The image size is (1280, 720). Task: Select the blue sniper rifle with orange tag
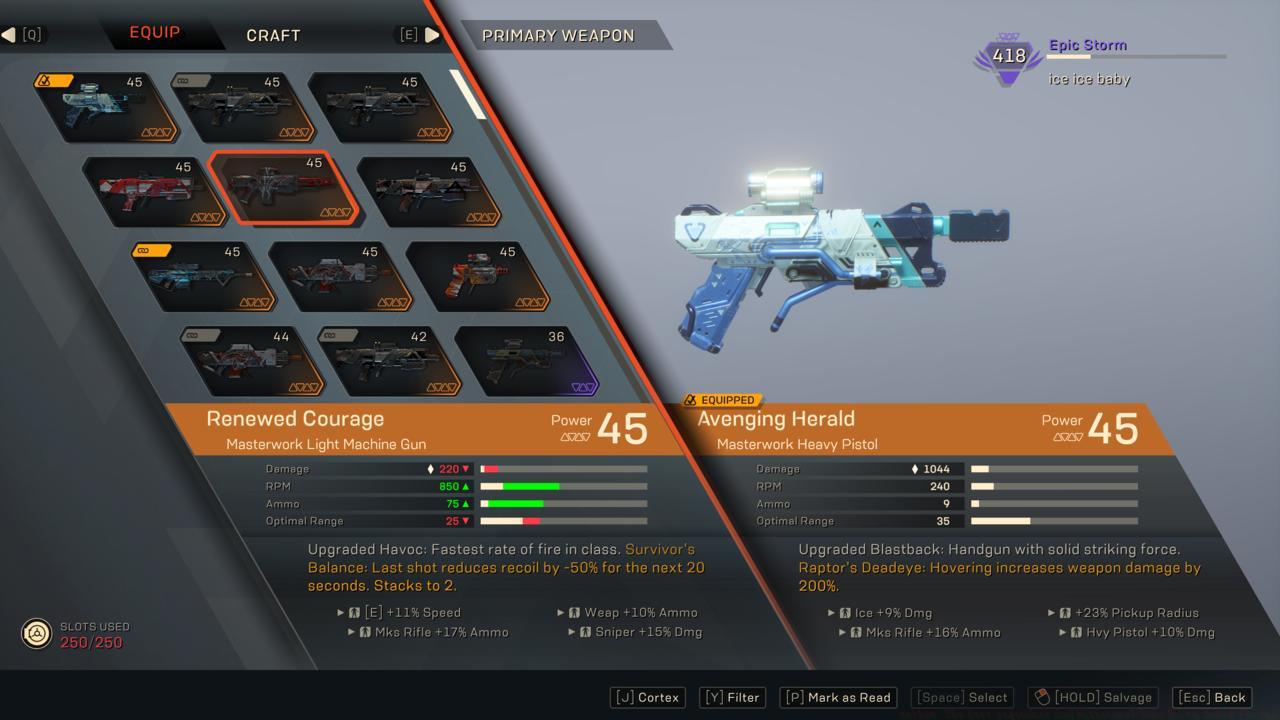click(x=203, y=275)
